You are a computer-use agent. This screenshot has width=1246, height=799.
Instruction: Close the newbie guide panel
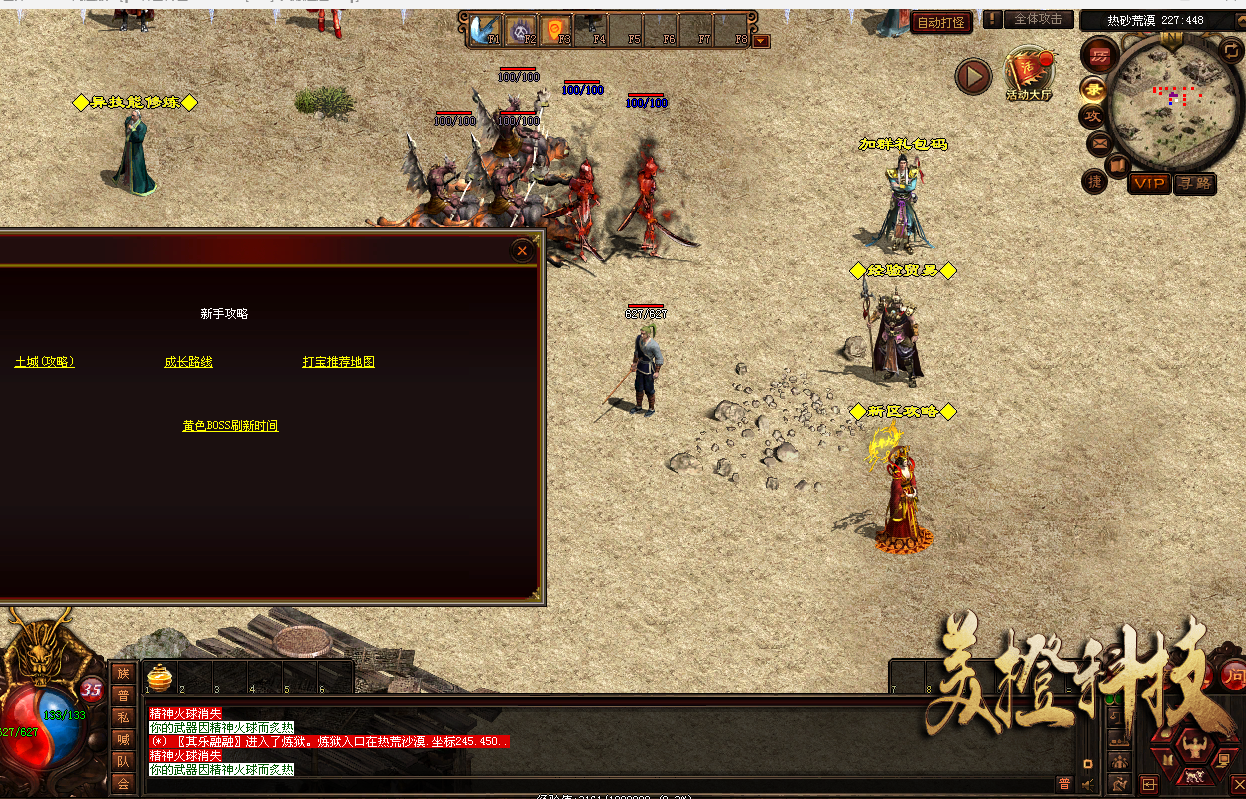(522, 251)
